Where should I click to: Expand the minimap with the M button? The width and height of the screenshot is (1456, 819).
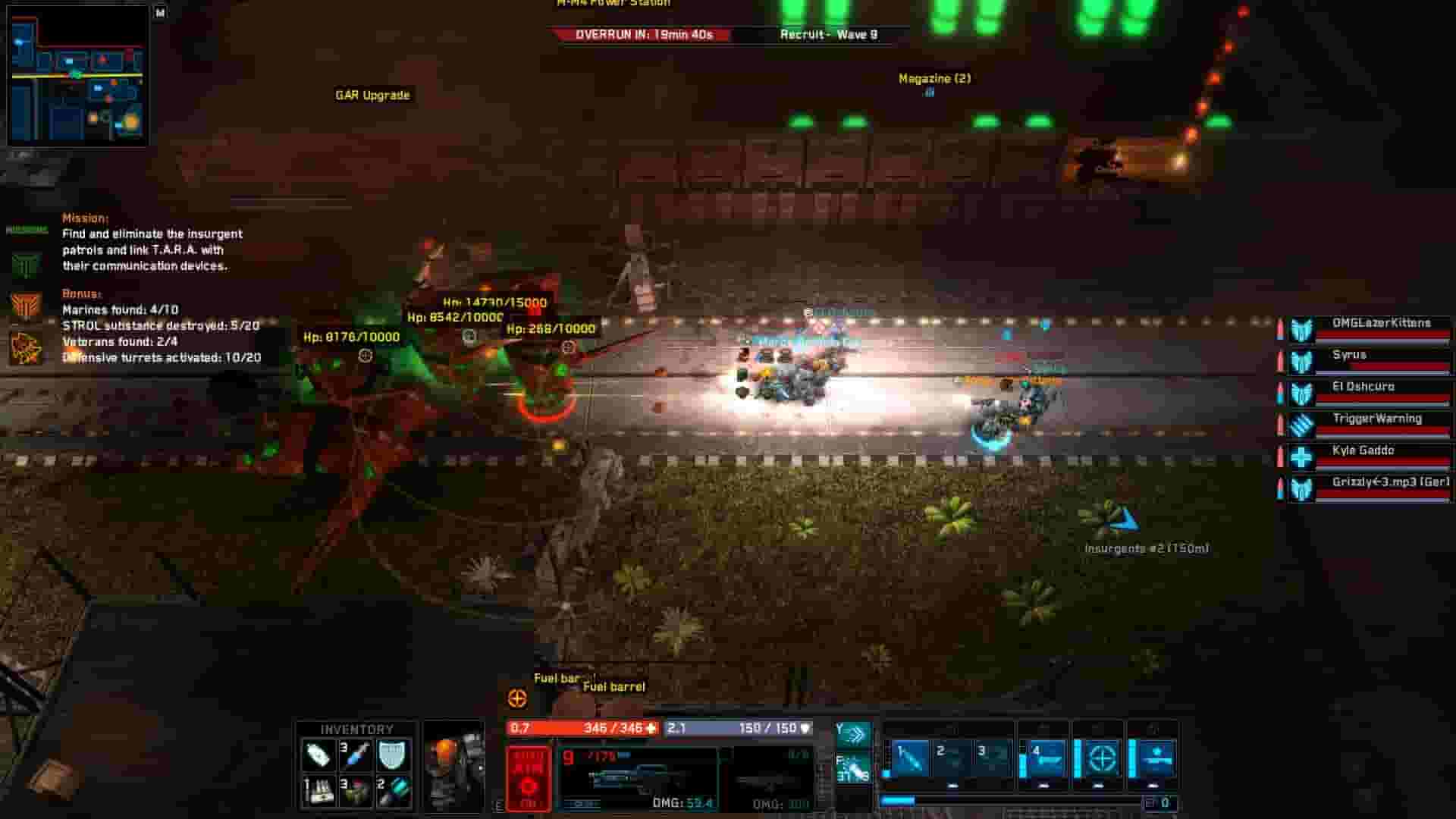(160, 12)
